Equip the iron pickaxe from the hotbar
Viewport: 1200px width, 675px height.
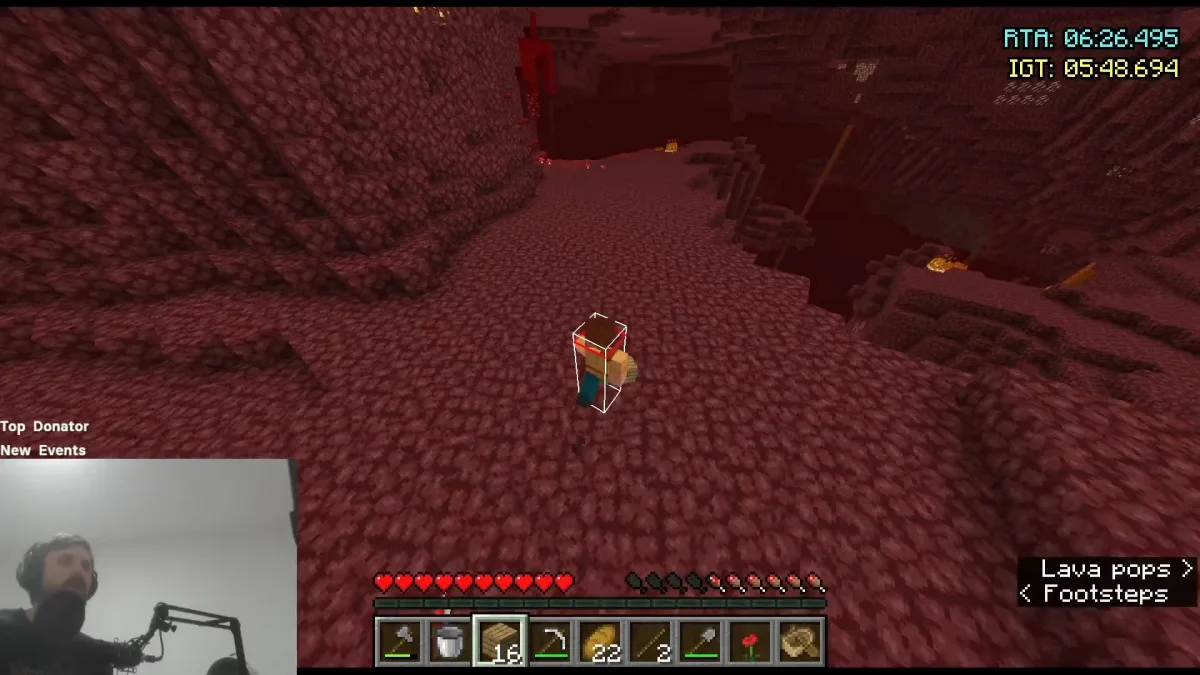549,641
